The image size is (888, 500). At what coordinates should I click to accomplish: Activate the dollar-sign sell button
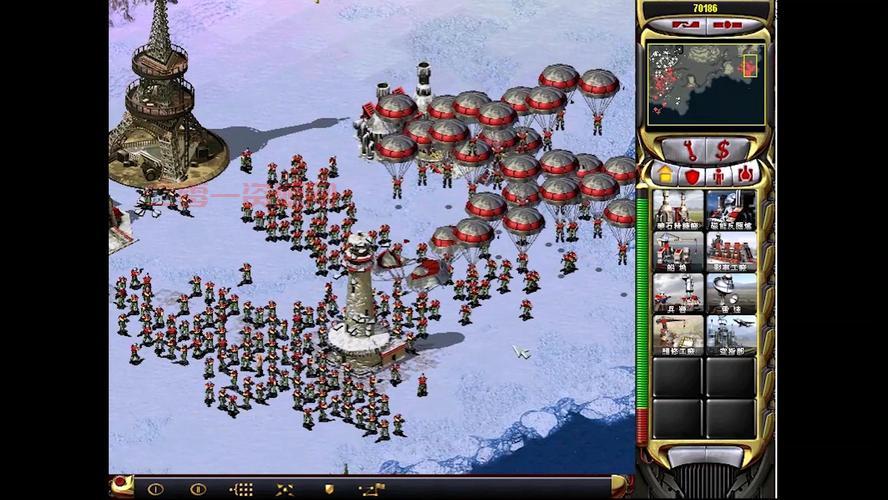coord(723,150)
